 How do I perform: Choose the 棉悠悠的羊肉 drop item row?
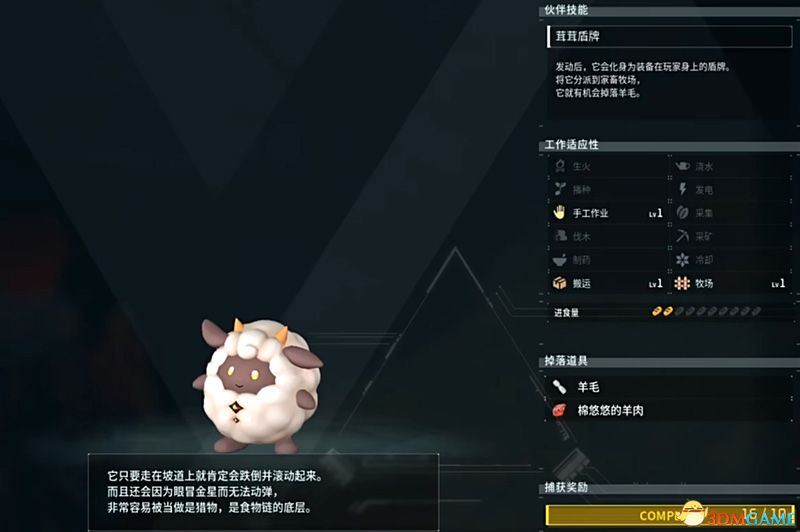668,410
